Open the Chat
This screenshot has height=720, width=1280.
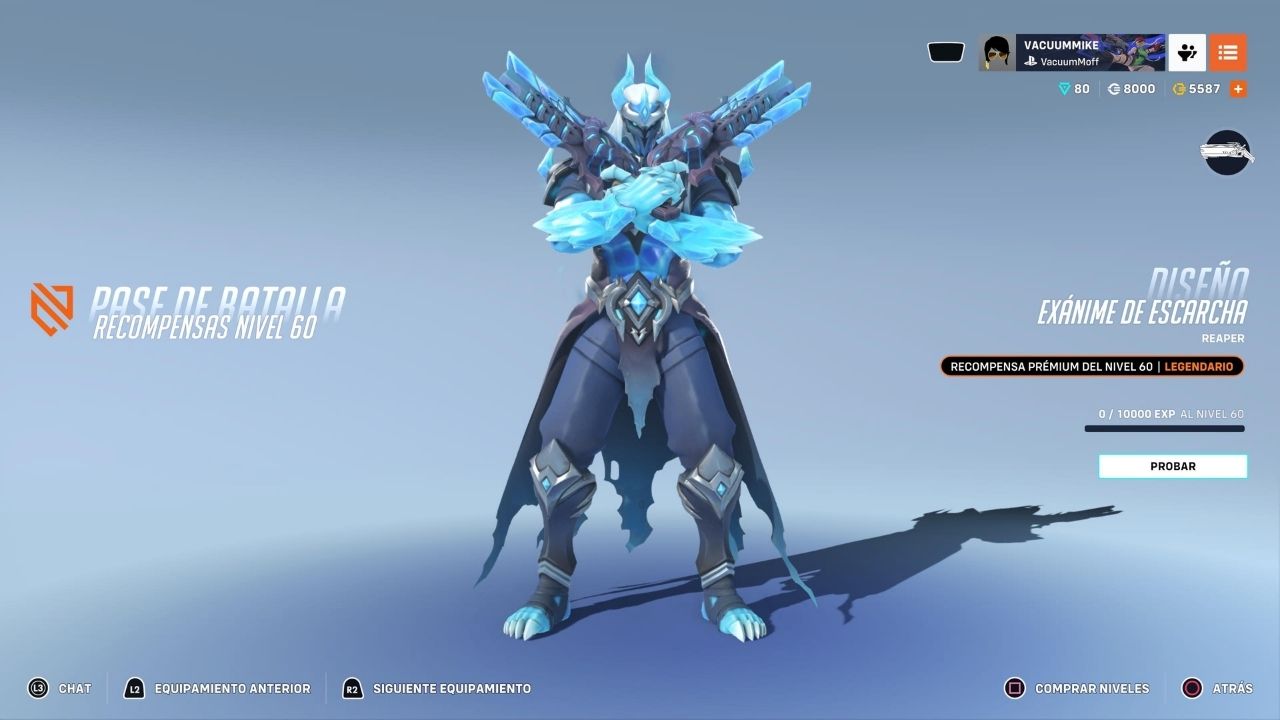pyautogui.click(x=60, y=688)
